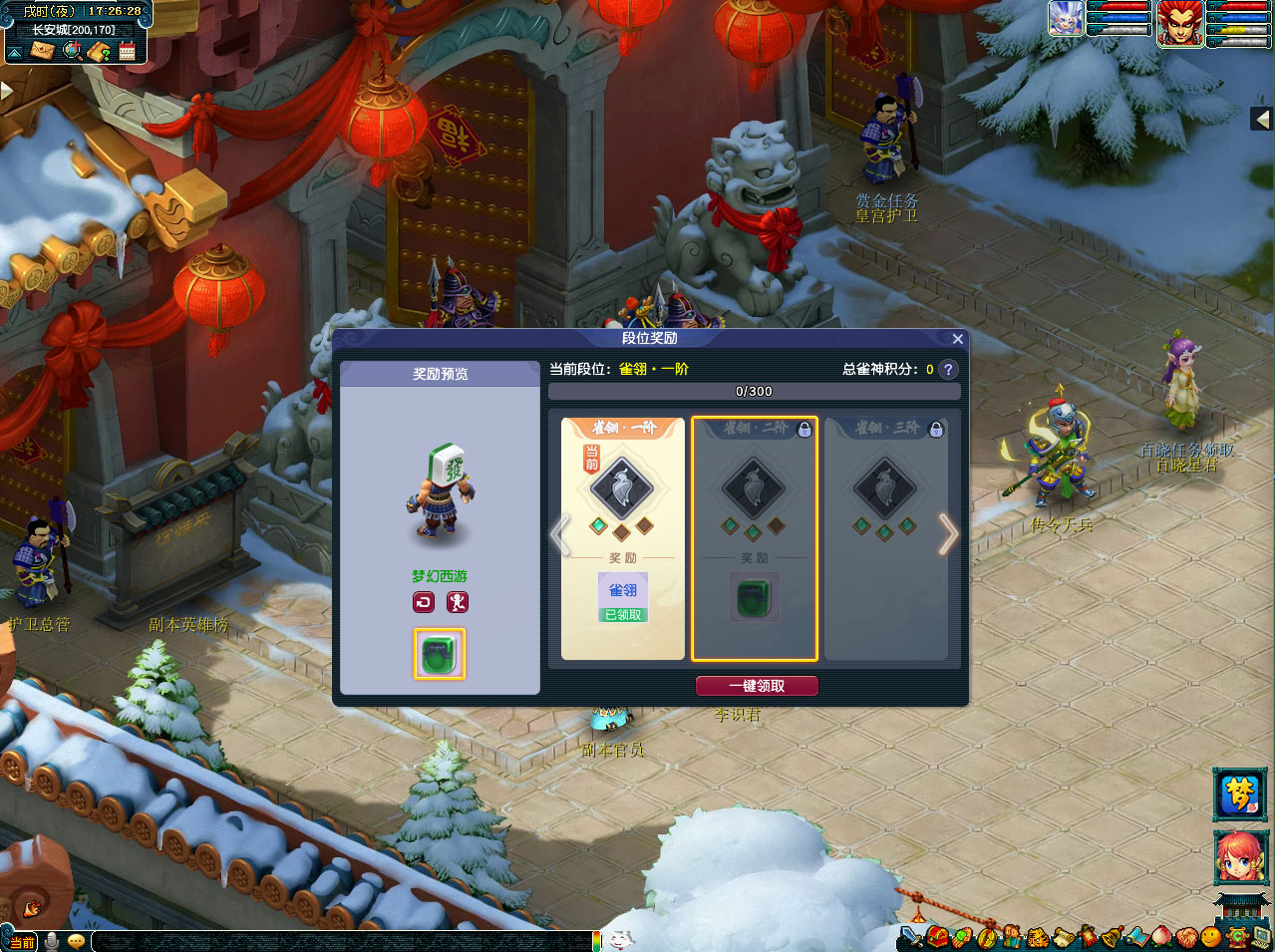
Task: Open the world map globe icon
Action: [72, 51]
